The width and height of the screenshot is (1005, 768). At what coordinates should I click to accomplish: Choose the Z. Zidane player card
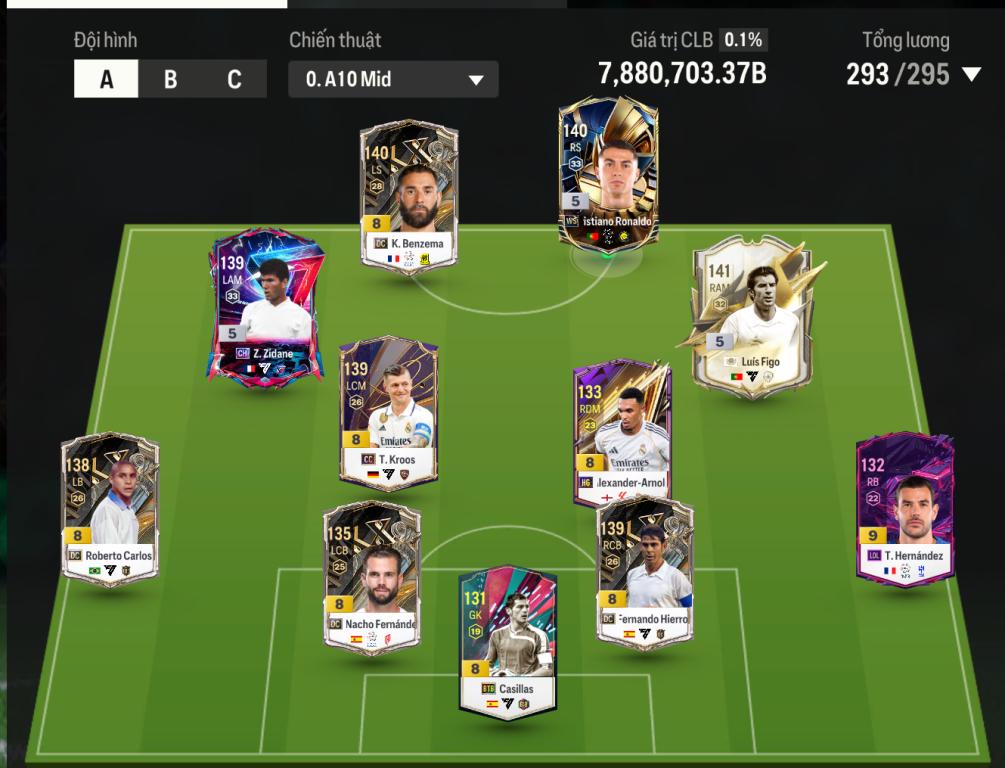266,305
